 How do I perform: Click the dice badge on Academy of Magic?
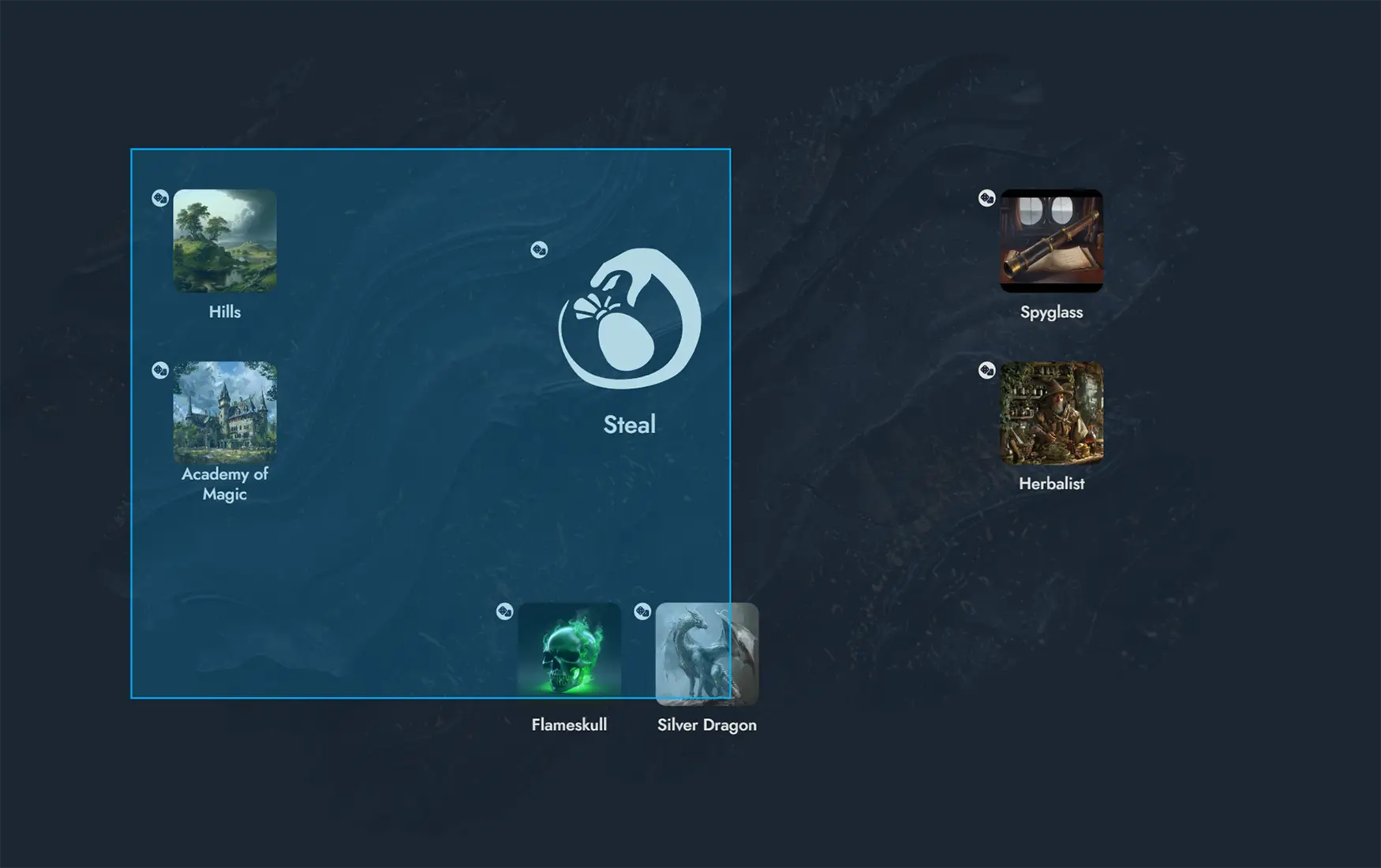click(x=159, y=369)
